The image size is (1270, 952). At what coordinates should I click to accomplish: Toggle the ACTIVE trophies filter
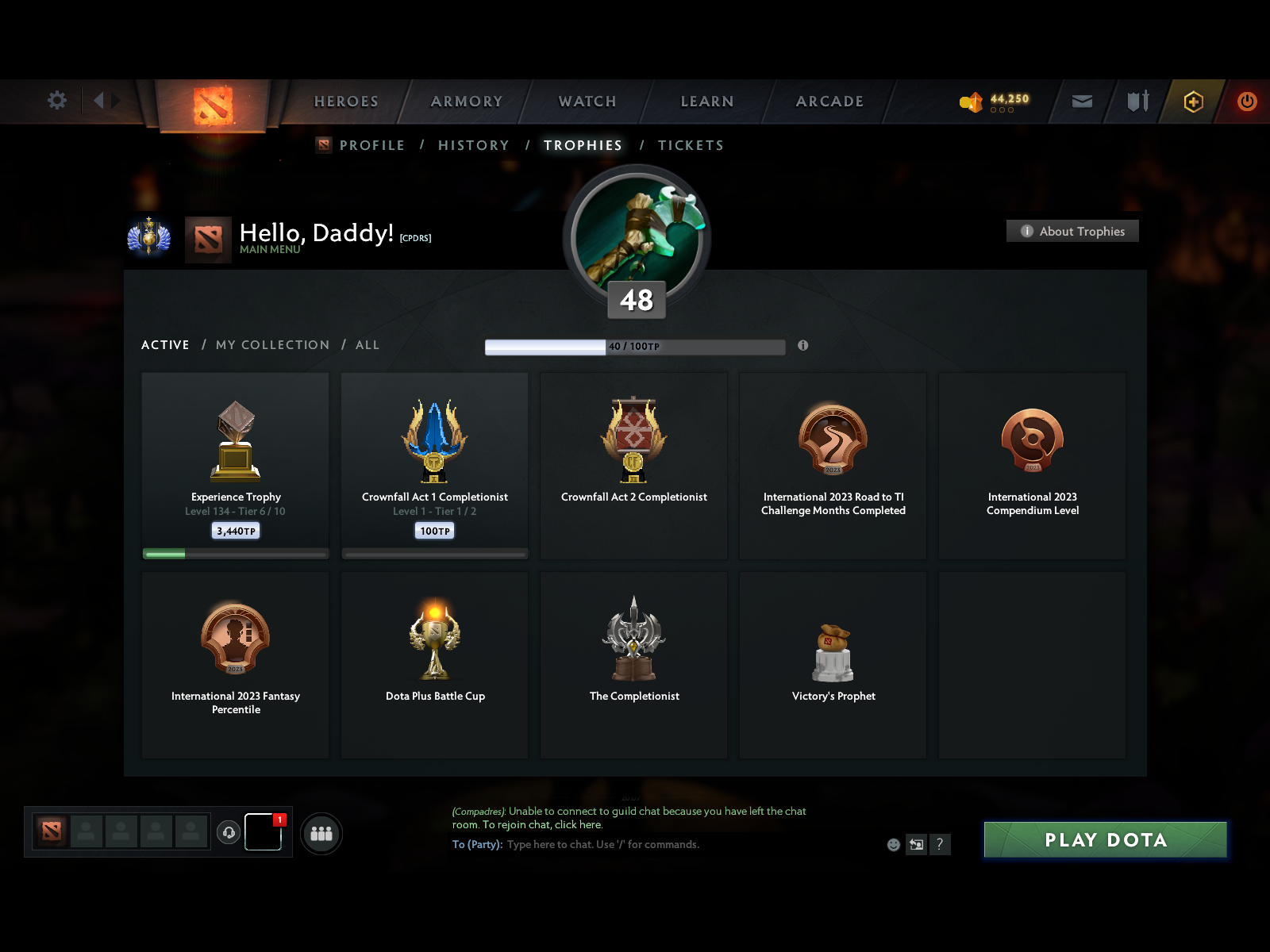[165, 345]
